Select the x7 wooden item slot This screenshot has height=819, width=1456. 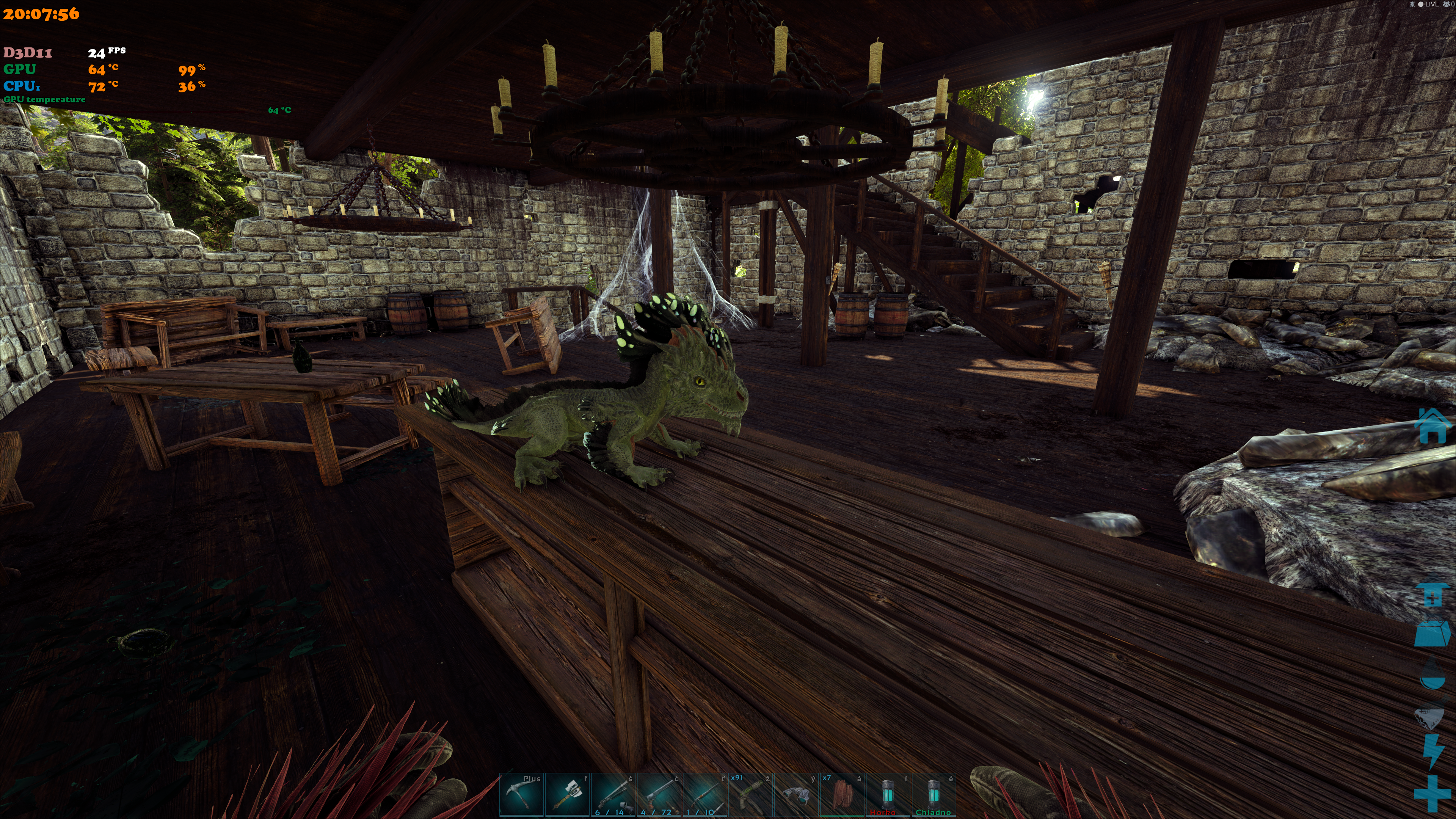[842, 795]
